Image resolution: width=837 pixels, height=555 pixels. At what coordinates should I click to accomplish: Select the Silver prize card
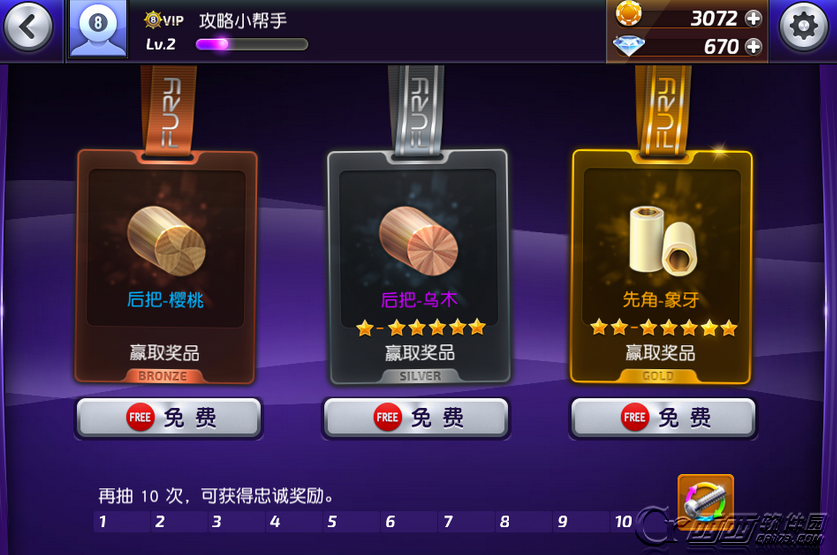(419, 266)
